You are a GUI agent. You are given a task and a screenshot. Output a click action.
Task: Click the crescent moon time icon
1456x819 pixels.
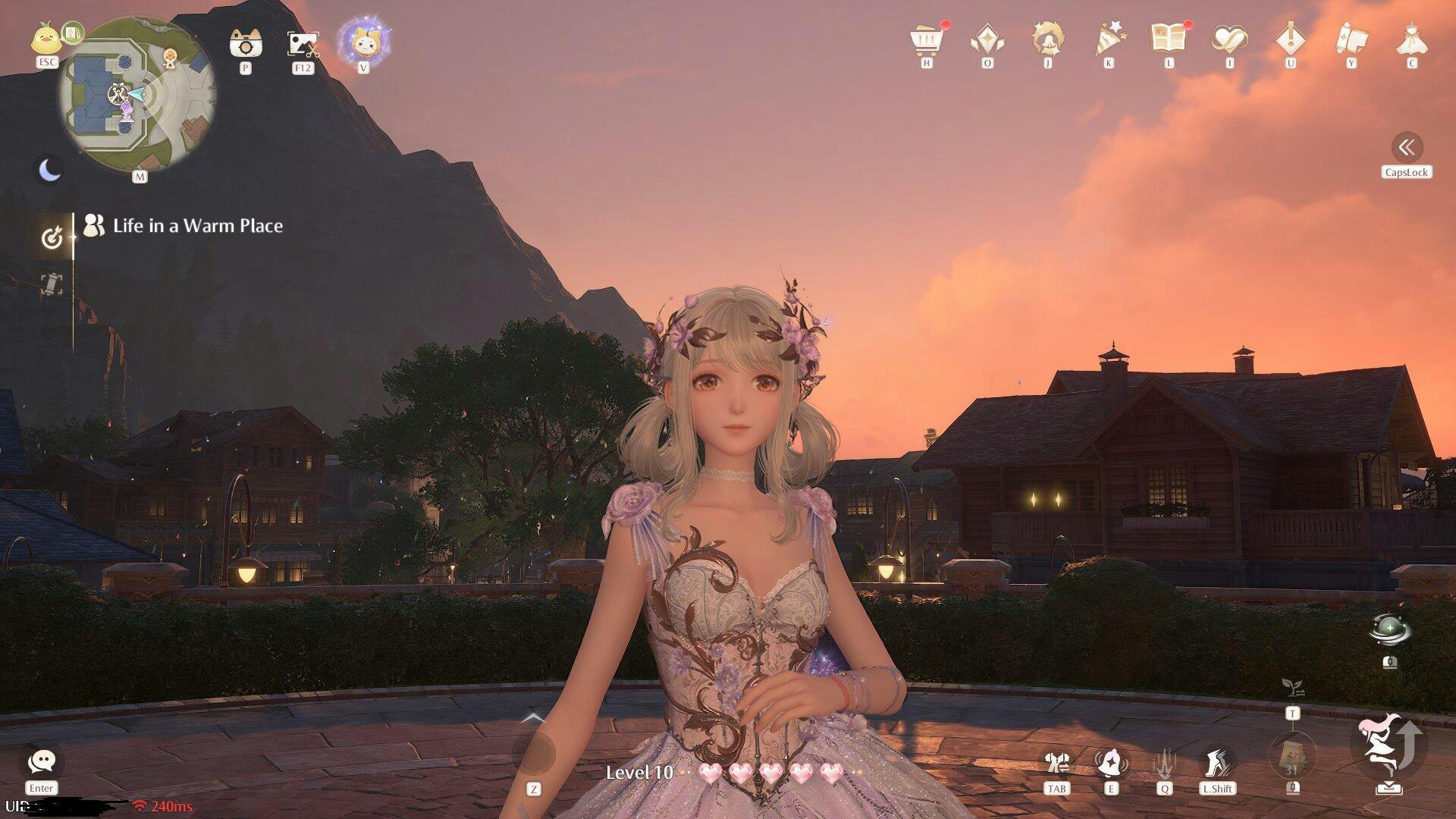click(50, 169)
